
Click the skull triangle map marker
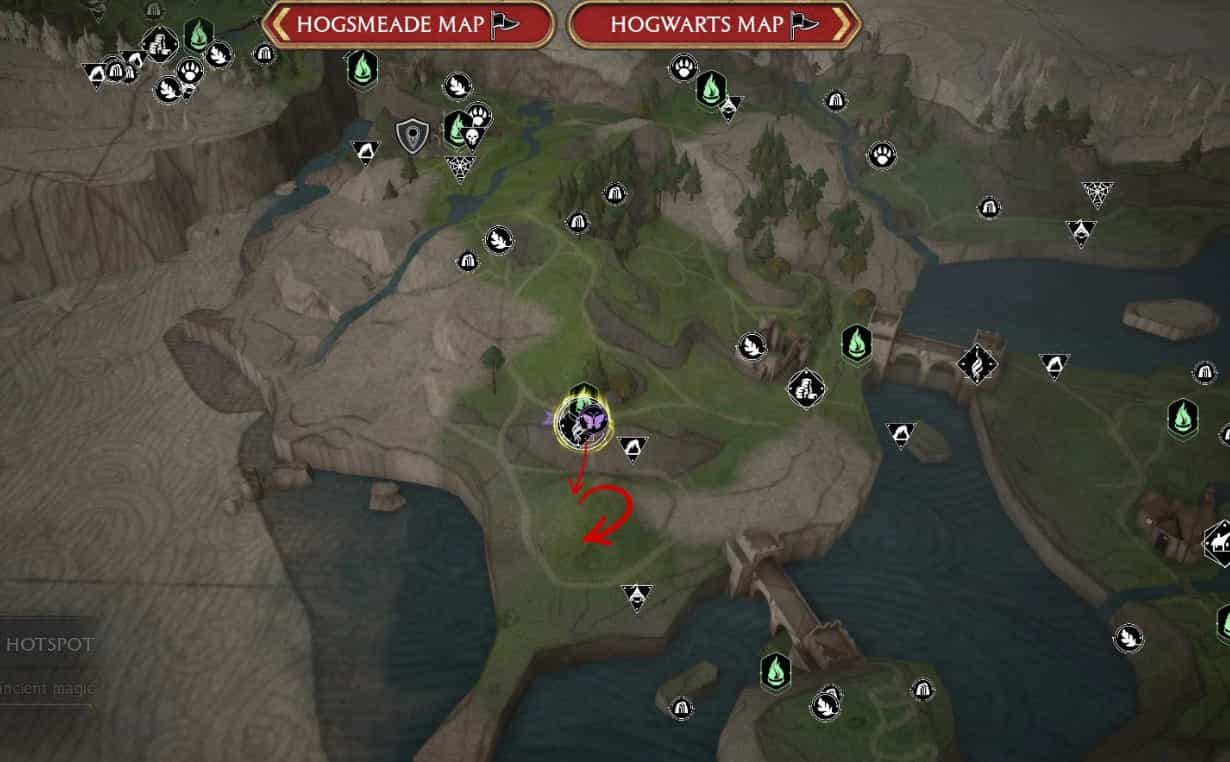point(471,137)
